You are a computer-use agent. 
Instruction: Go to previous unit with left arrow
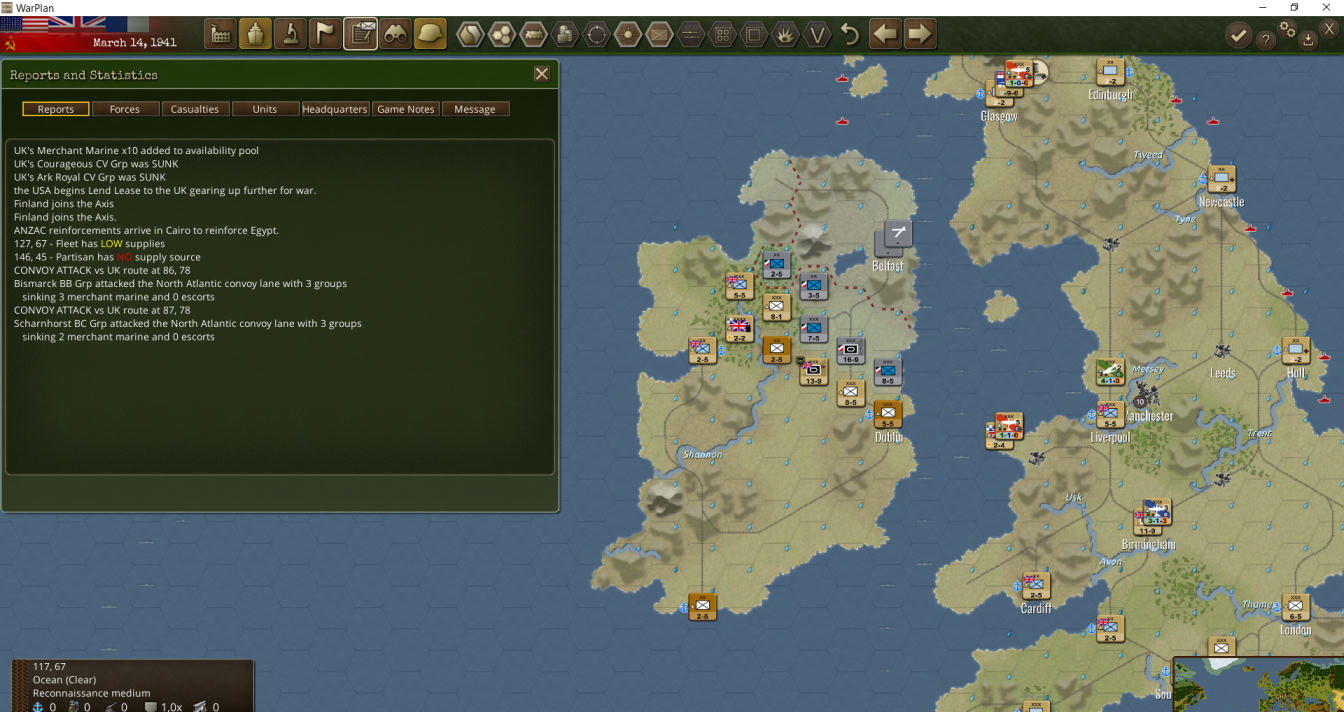[x=885, y=34]
